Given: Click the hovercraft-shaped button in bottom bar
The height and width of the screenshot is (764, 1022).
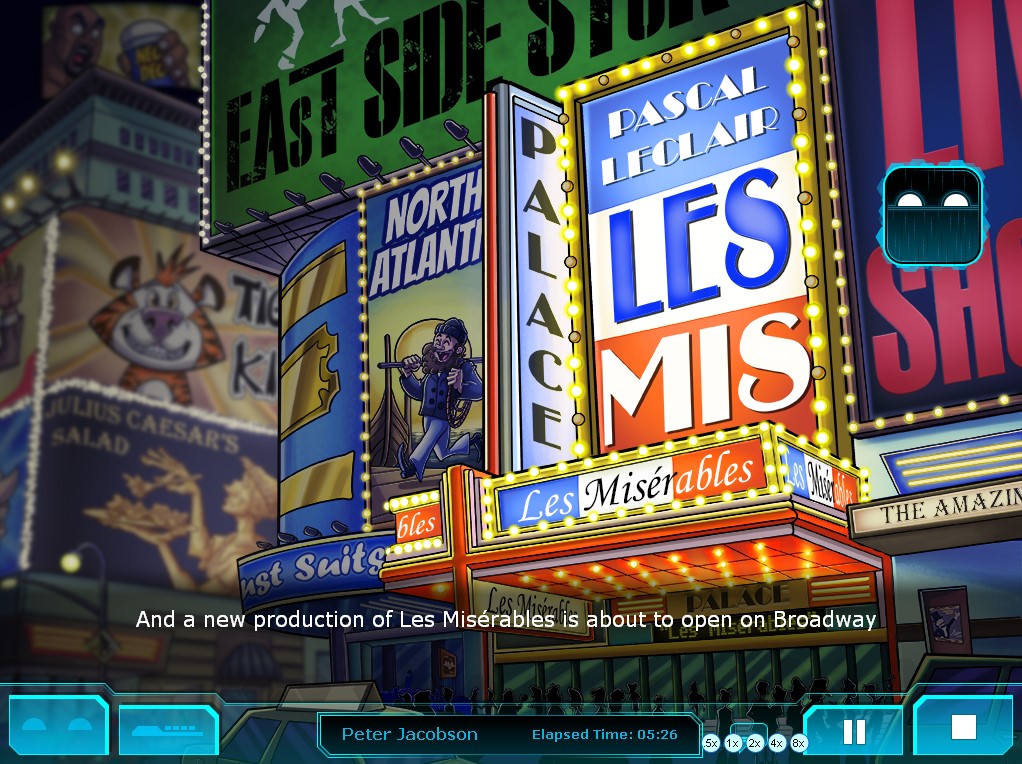Looking at the screenshot, I should [168, 729].
